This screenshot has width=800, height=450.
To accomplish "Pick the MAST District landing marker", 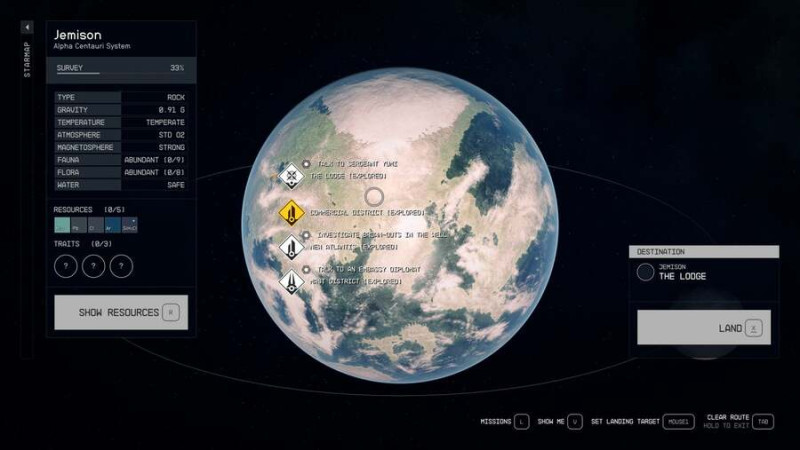I will click(291, 281).
